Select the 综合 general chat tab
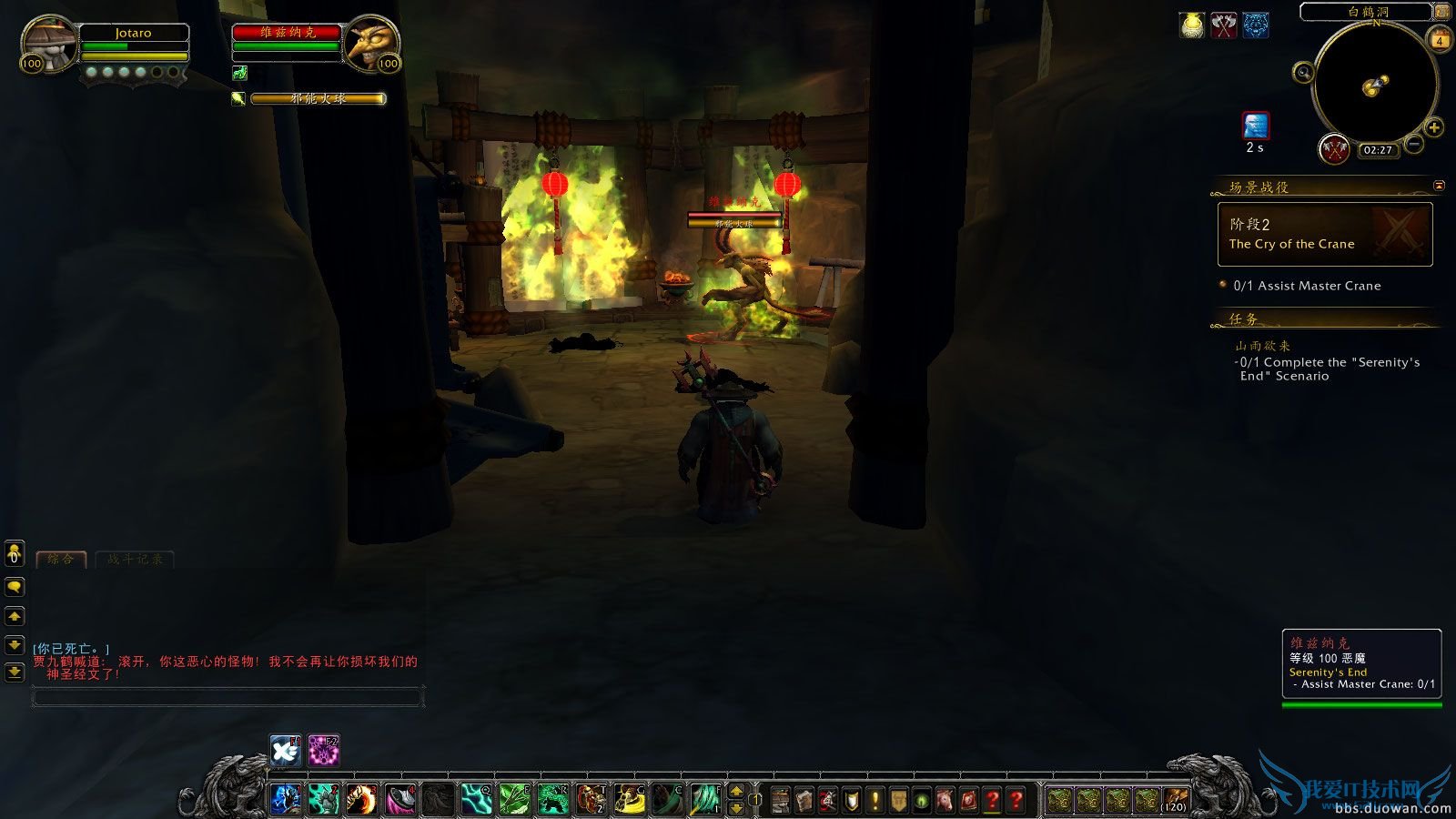This screenshot has width=1456, height=819. (60, 559)
